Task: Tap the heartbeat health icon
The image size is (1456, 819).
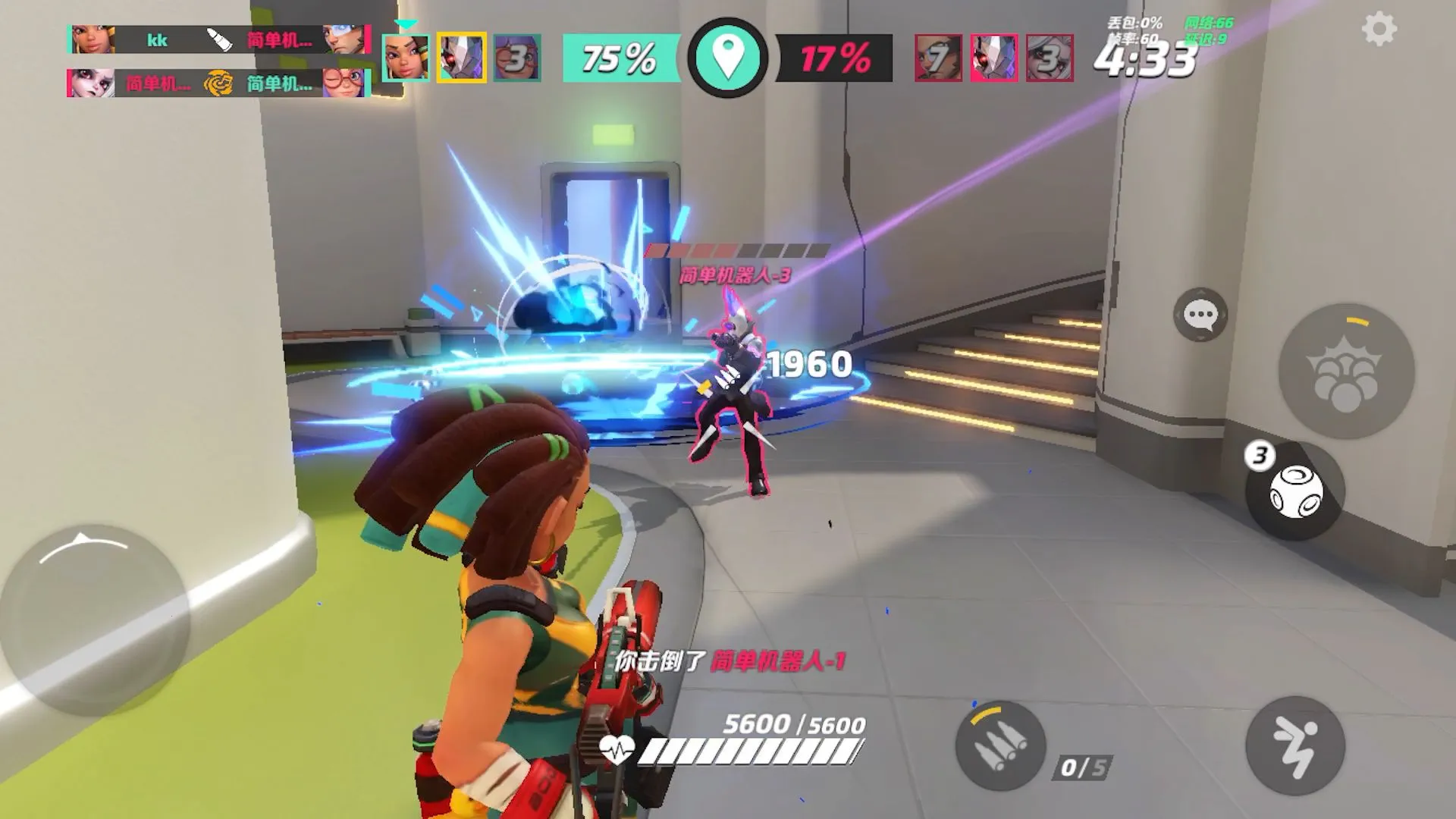Action: (x=617, y=751)
